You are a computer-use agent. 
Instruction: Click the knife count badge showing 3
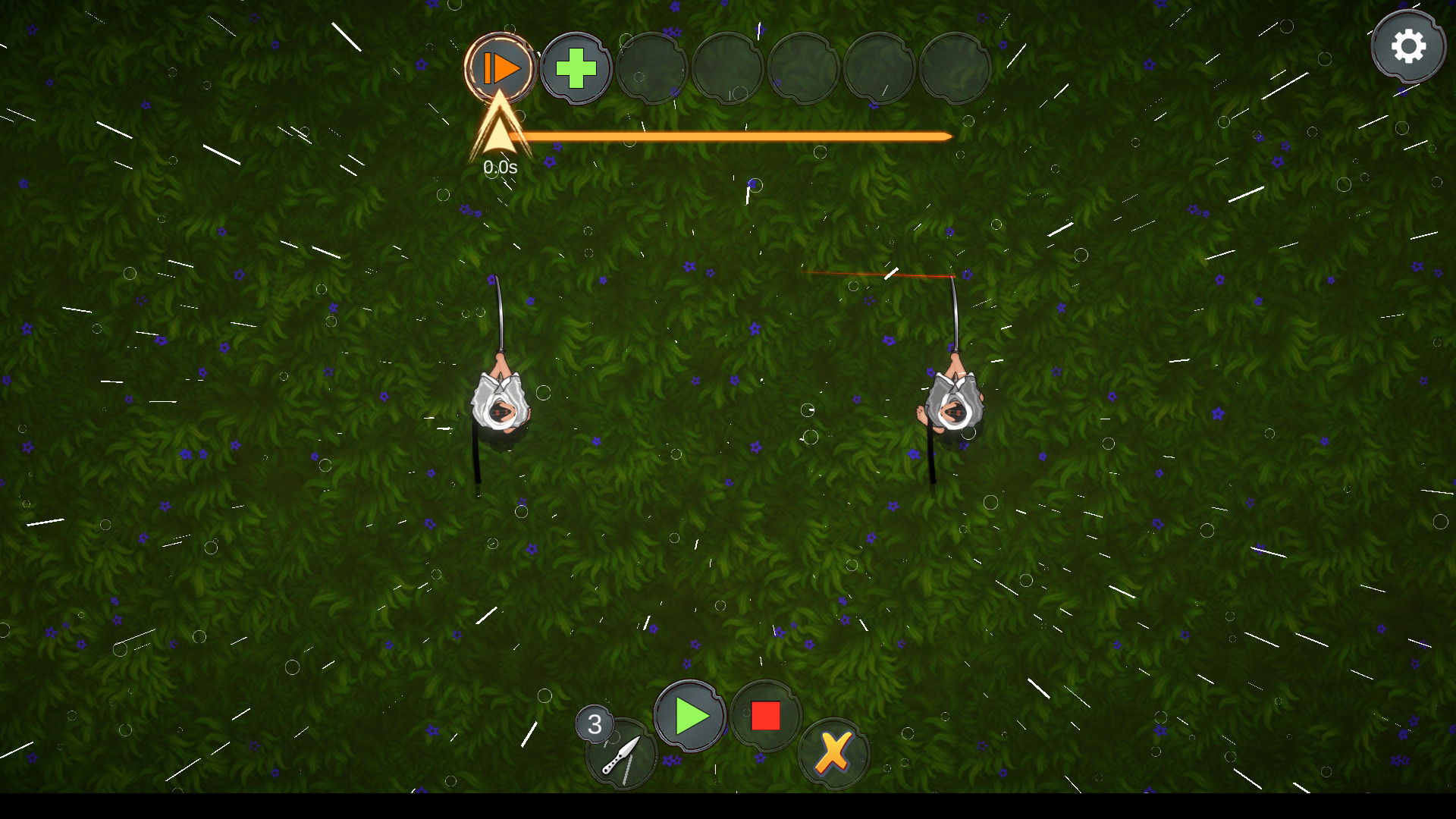(595, 724)
